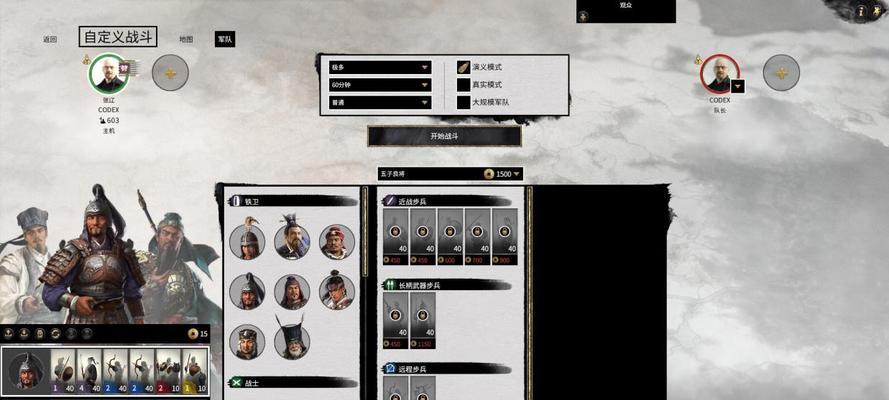The height and width of the screenshot is (400, 889).
Task: Select the white-bearded general with tall horned hat
Action: pos(292,341)
